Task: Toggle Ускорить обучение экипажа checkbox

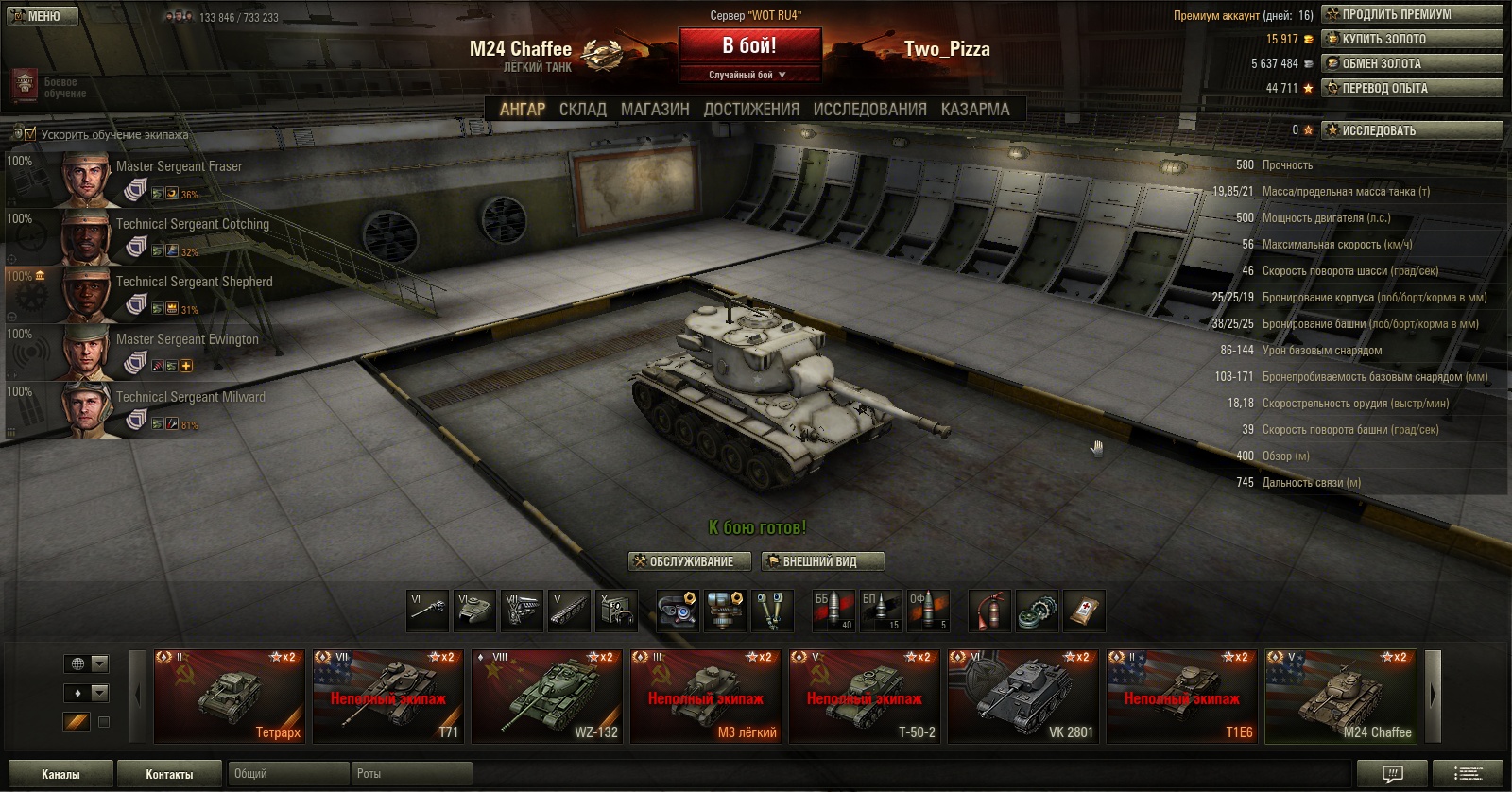Action: pos(29,134)
